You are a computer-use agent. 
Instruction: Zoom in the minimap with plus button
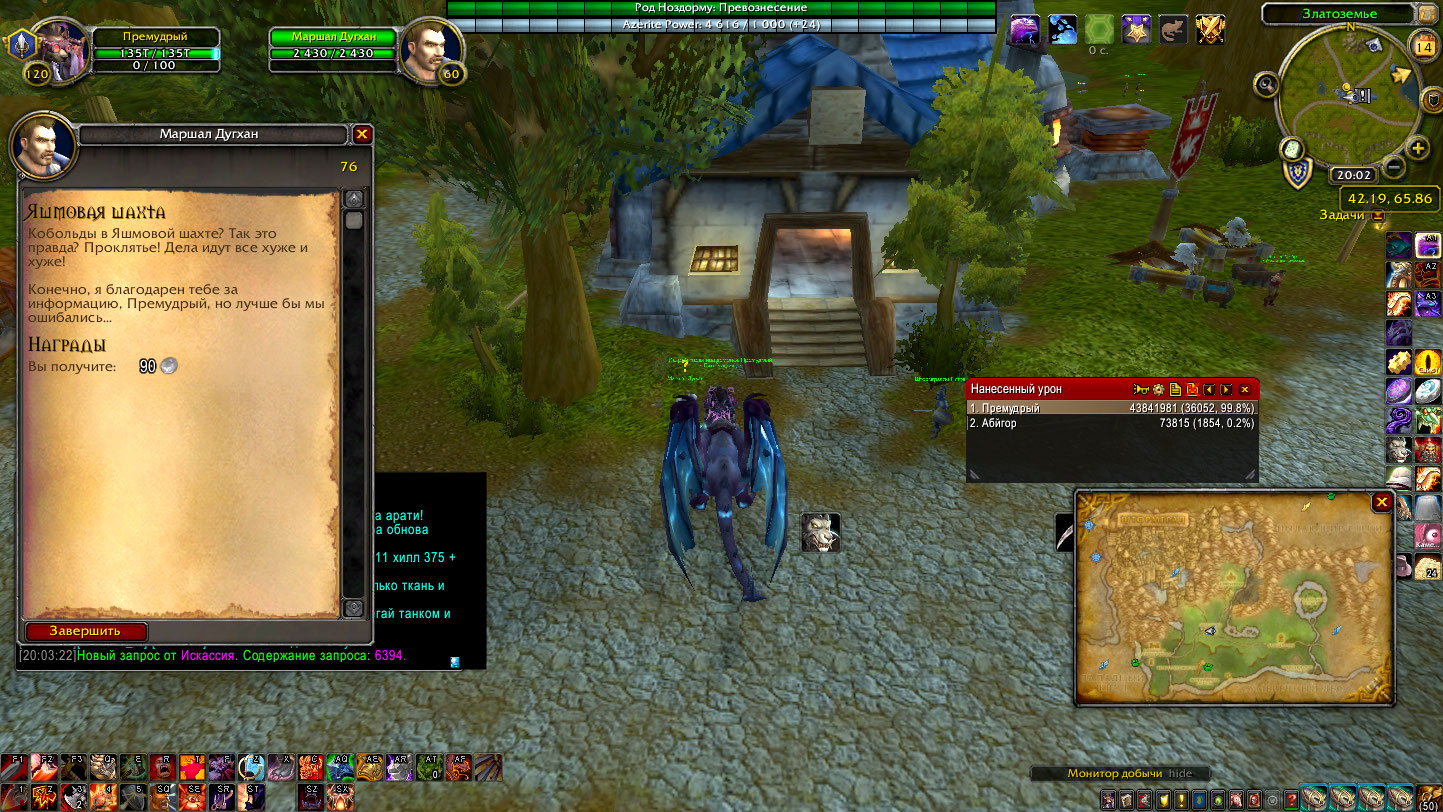1418,149
